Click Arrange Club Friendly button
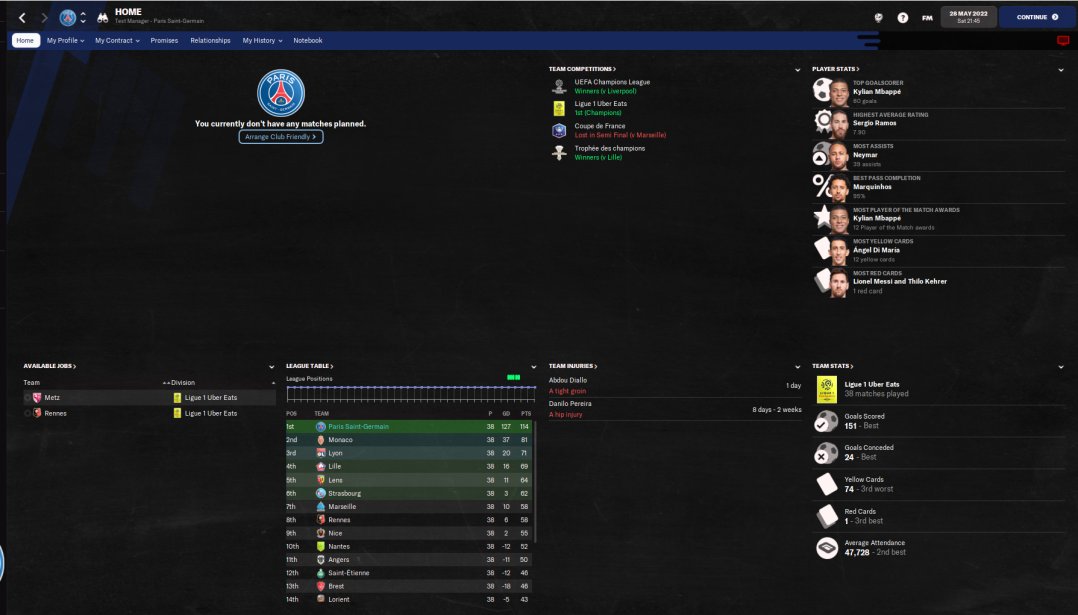This screenshot has height=615, width=1078. pyautogui.click(x=281, y=136)
